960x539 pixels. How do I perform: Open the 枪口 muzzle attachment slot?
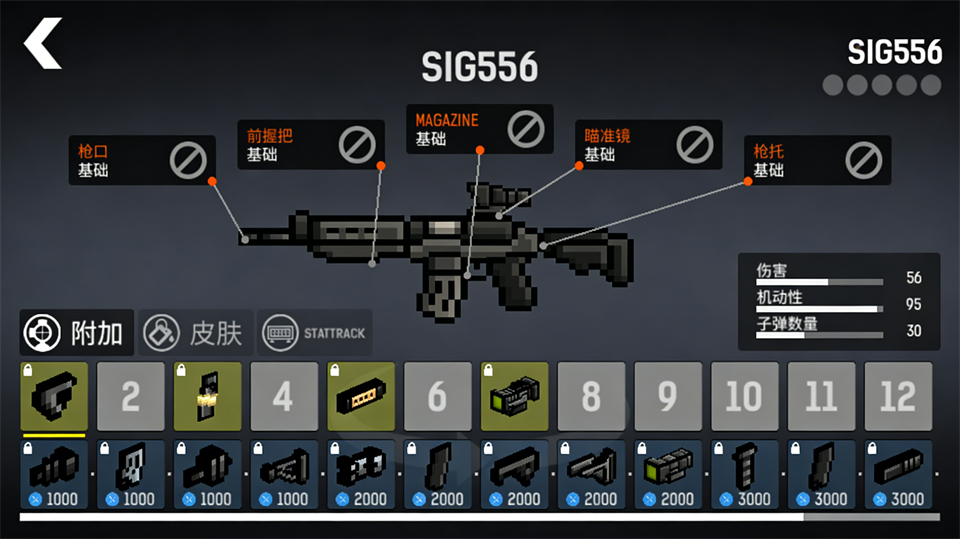coord(141,160)
